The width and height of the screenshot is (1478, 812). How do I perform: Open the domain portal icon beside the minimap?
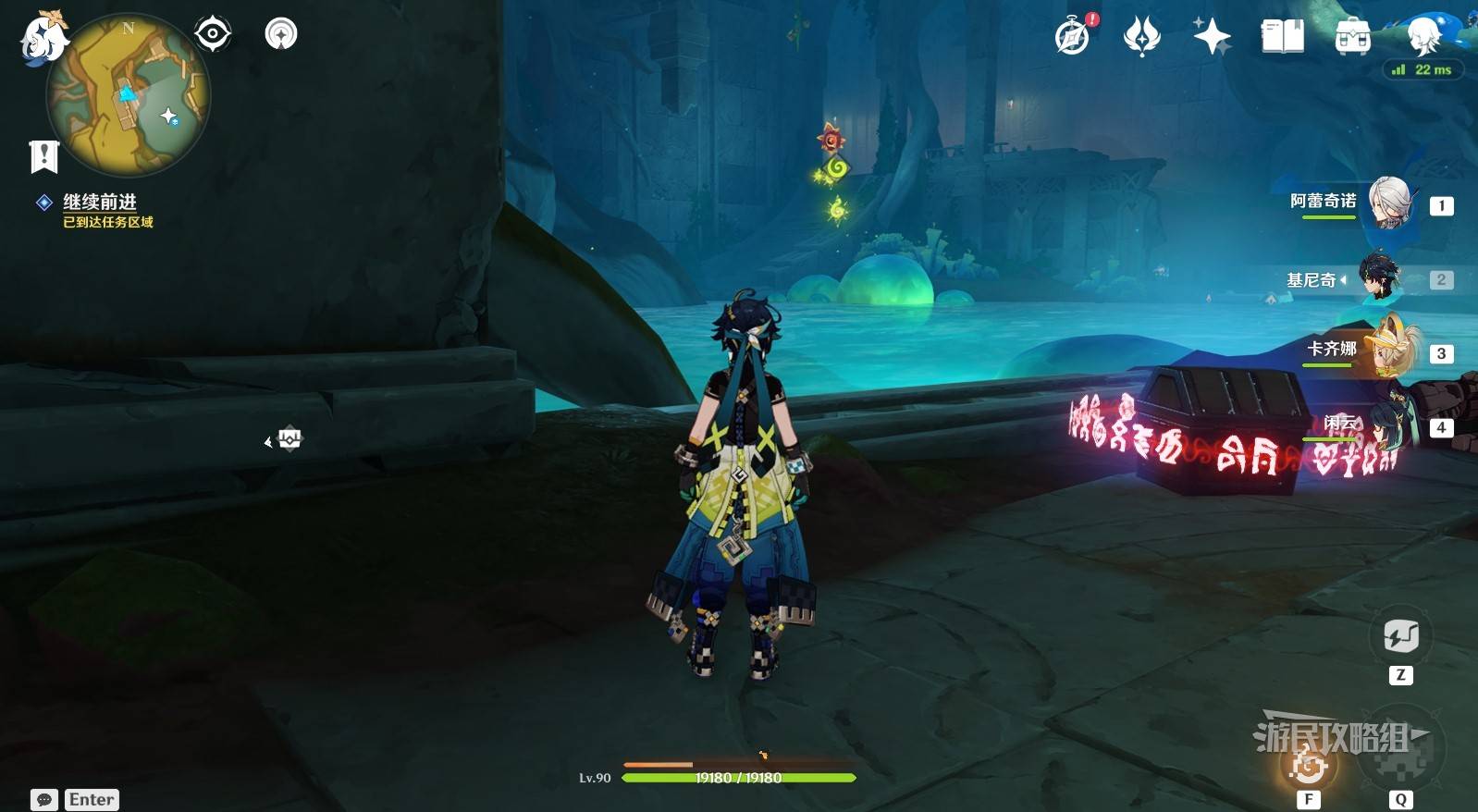pos(281,34)
